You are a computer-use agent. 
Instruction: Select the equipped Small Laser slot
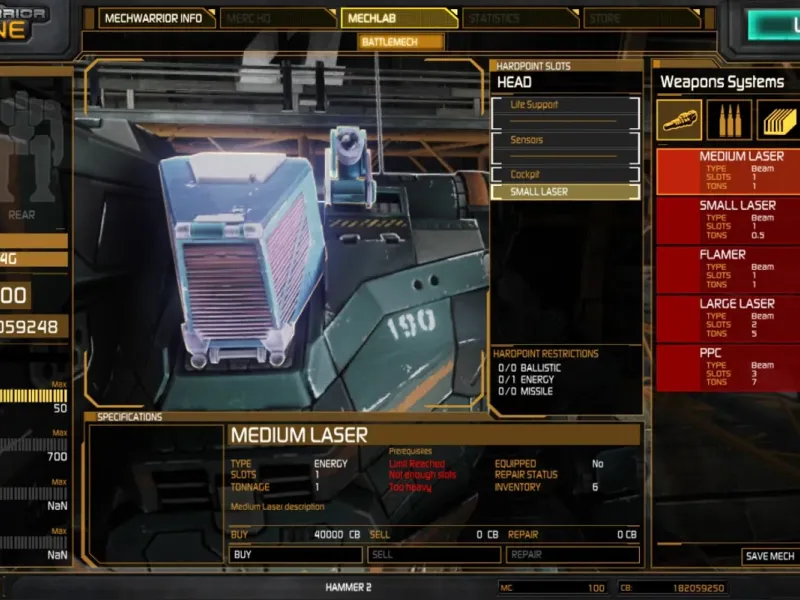565,192
